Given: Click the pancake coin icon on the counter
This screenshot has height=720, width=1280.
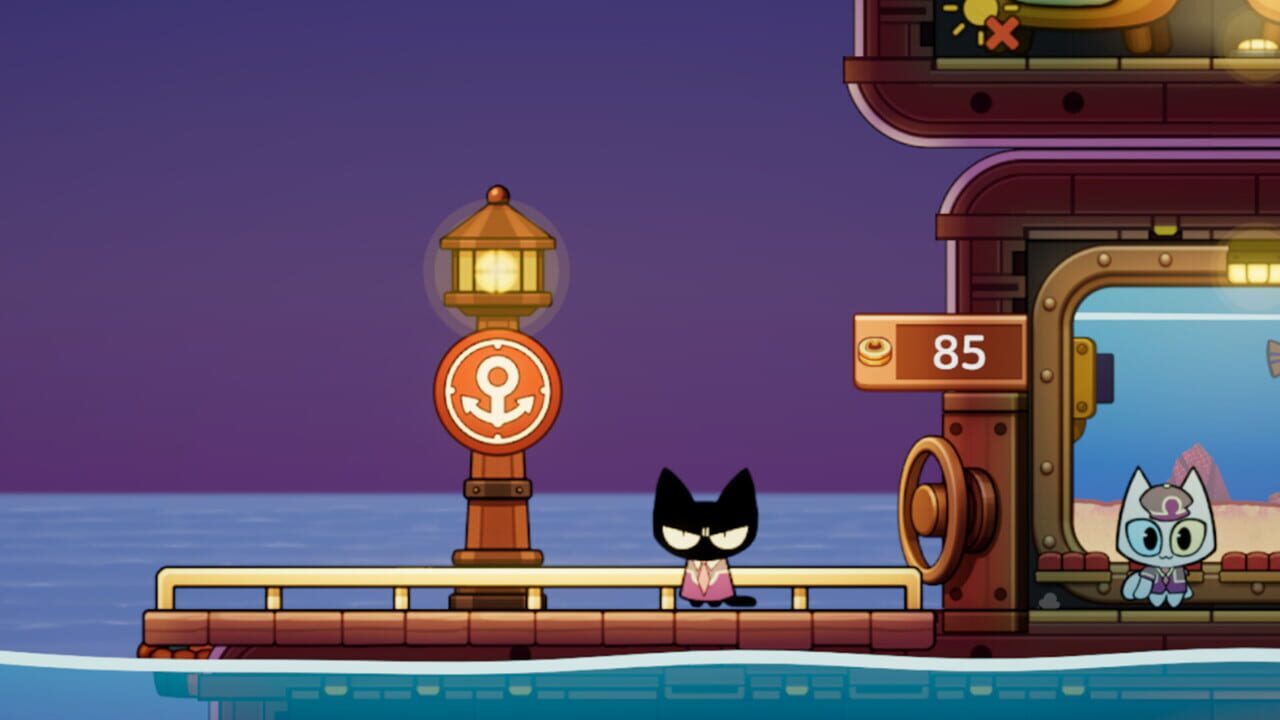Looking at the screenshot, I should coord(873,351).
